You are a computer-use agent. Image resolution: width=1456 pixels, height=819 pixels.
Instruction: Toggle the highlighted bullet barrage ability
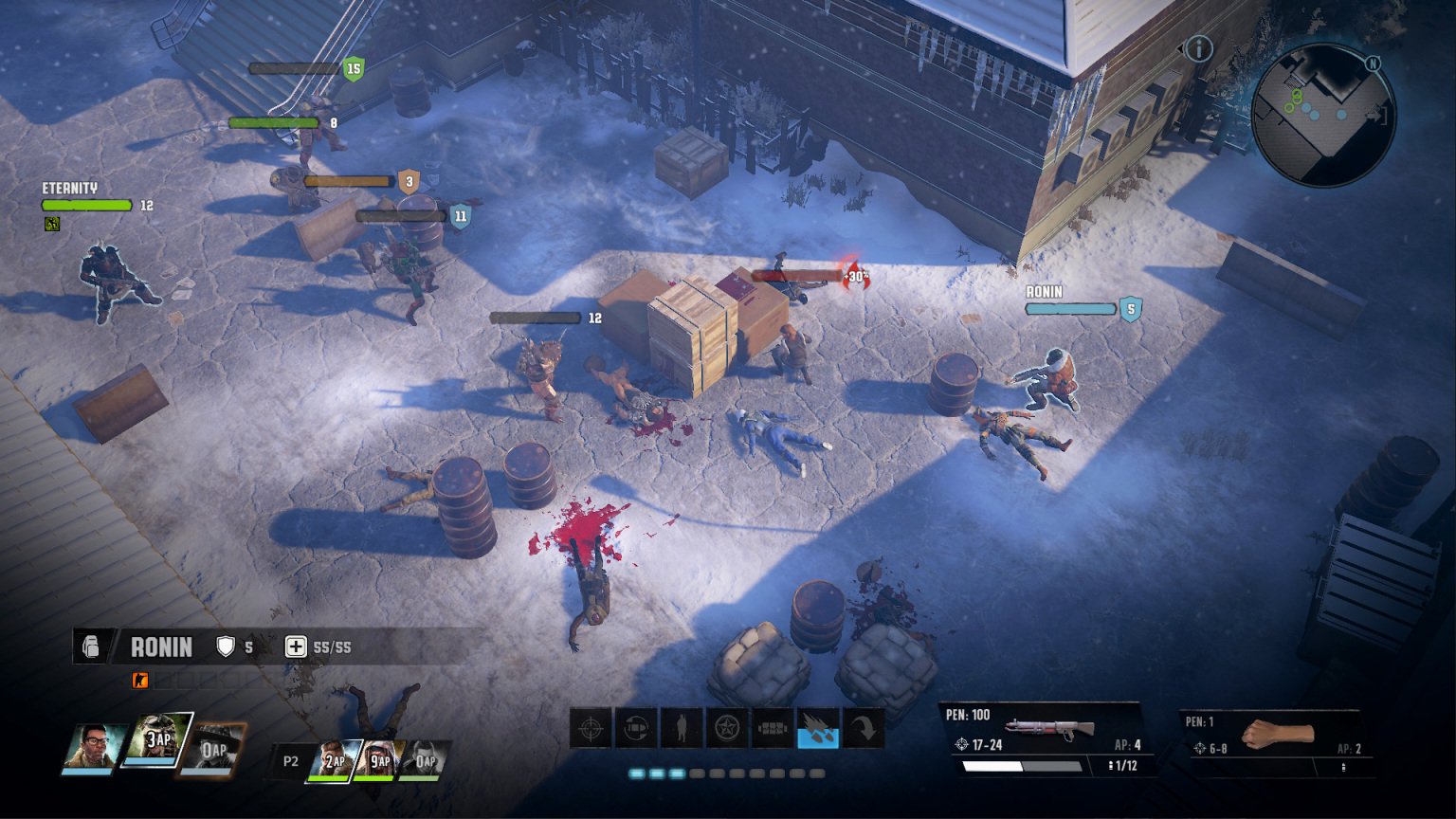coord(818,729)
